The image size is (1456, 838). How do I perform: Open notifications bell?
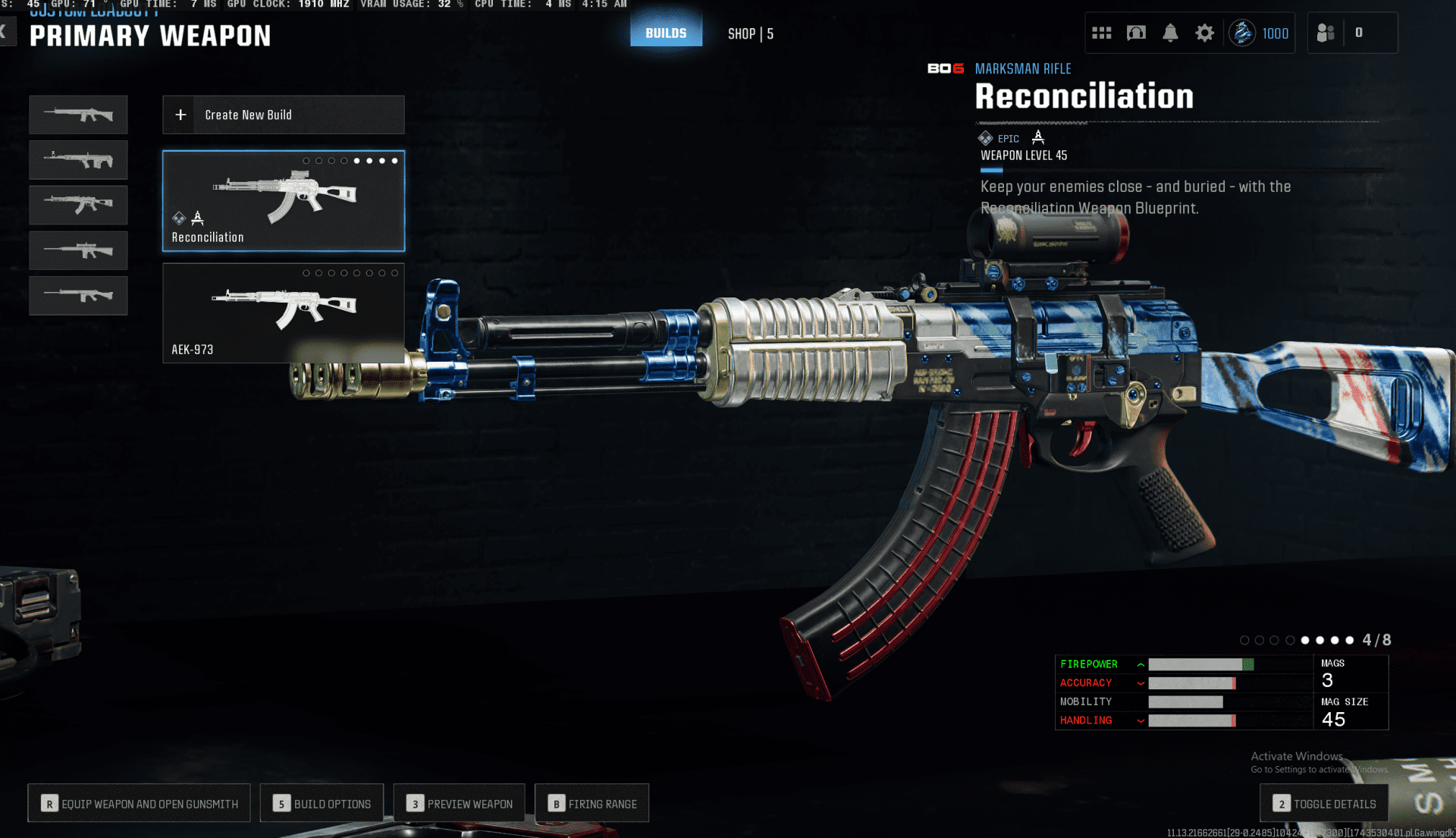(1170, 33)
